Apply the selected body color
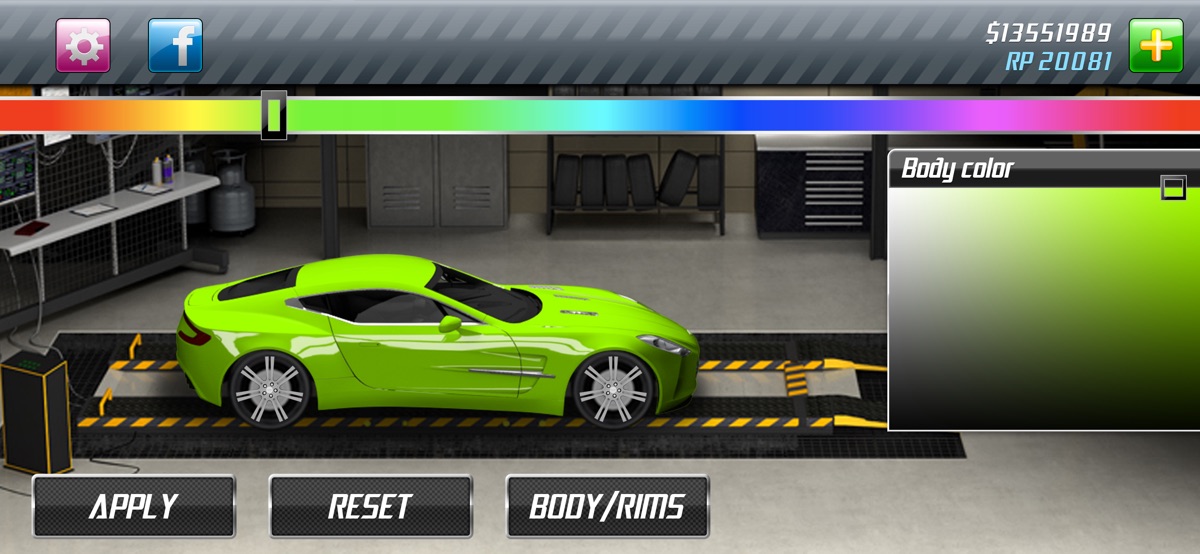Image resolution: width=1200 pixels, height=554 pixels. click(x=134, y=507)
